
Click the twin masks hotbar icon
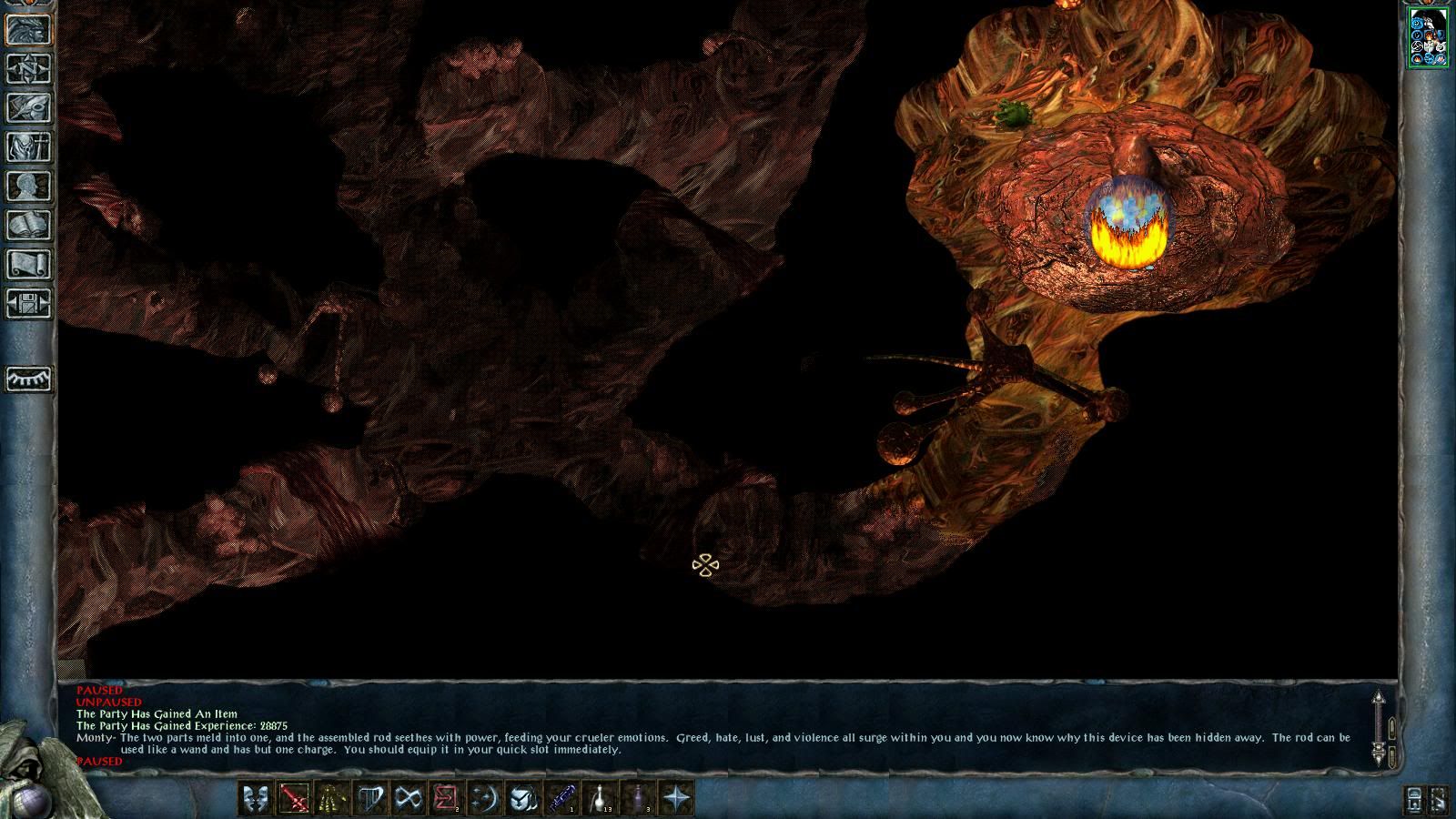(255, 799)
